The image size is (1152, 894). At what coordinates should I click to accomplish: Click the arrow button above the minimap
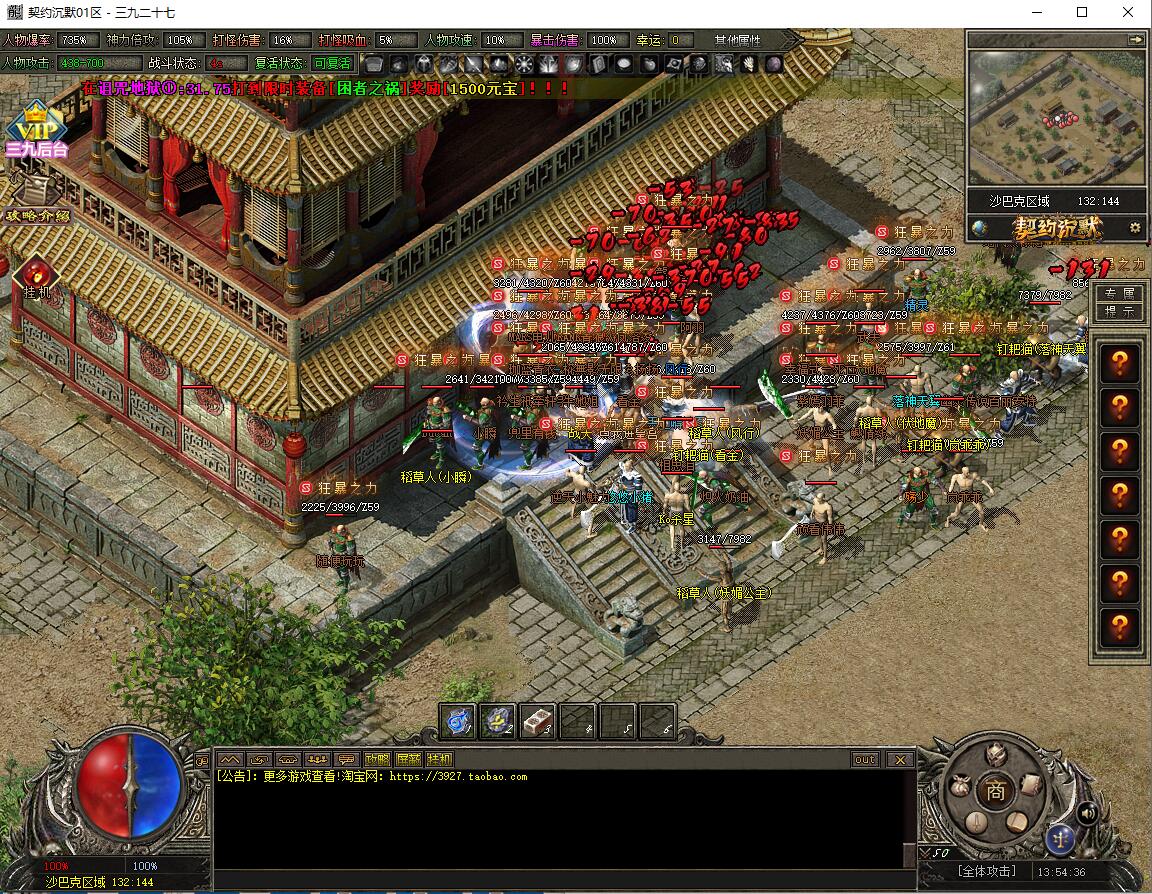pos(1135,39)
